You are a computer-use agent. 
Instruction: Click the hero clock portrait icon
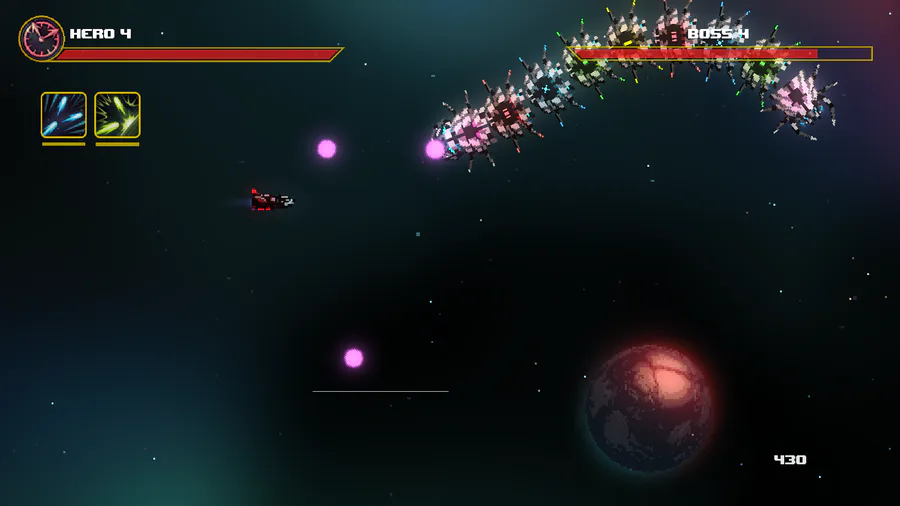point(41,39)
